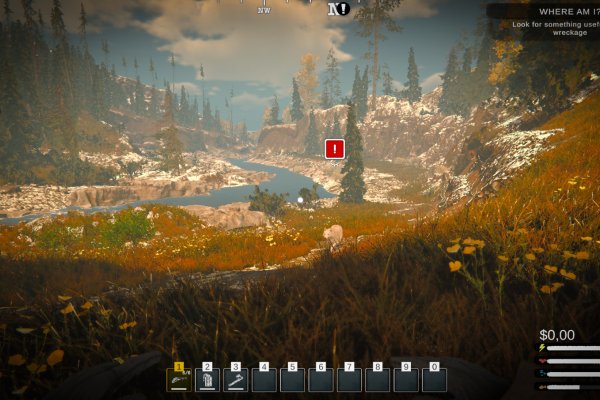Select the item in hotbar slot 2
Screen dimensions: 600x400
(x=208, y=380)
